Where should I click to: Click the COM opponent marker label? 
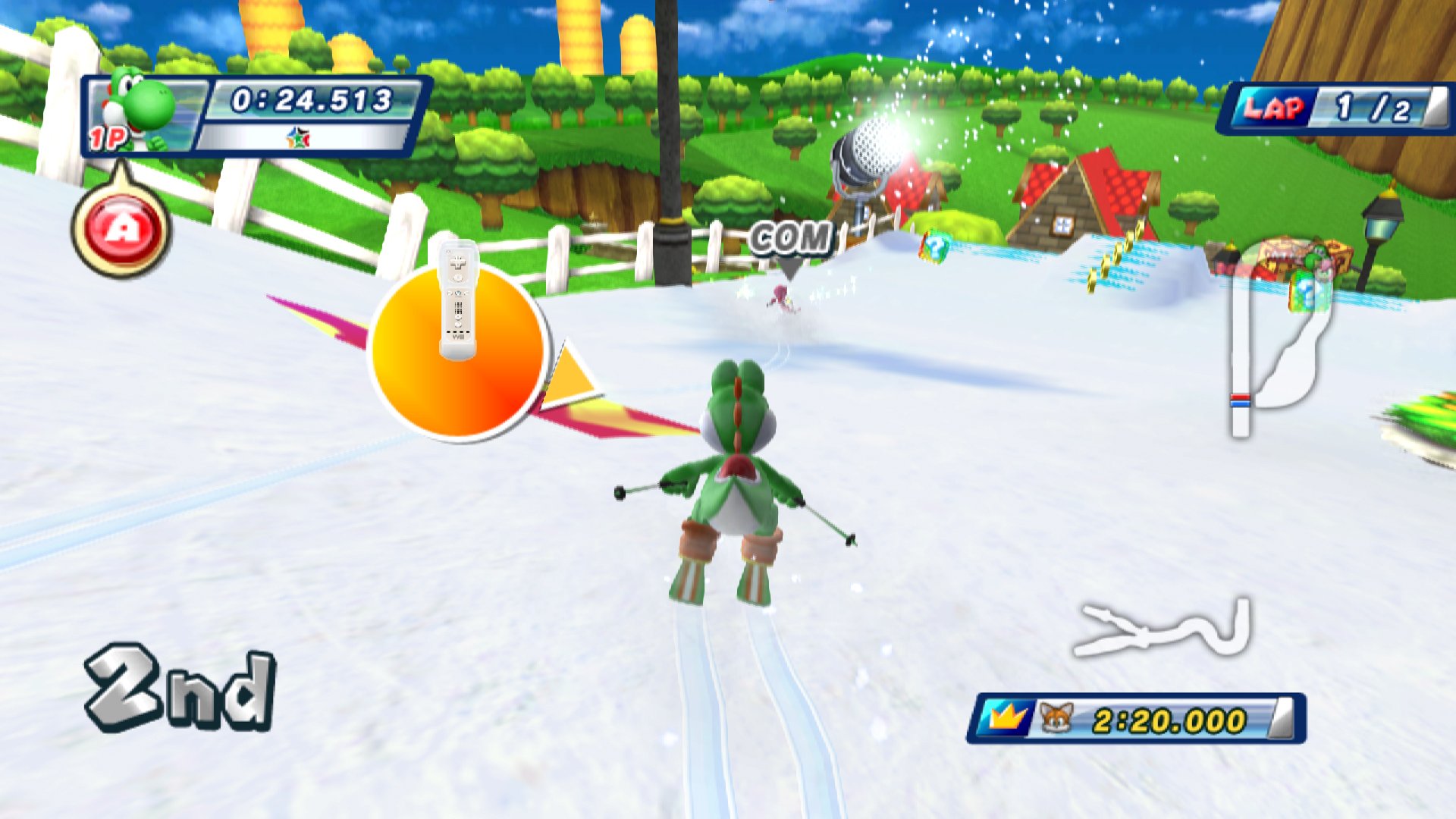(790, 239)
